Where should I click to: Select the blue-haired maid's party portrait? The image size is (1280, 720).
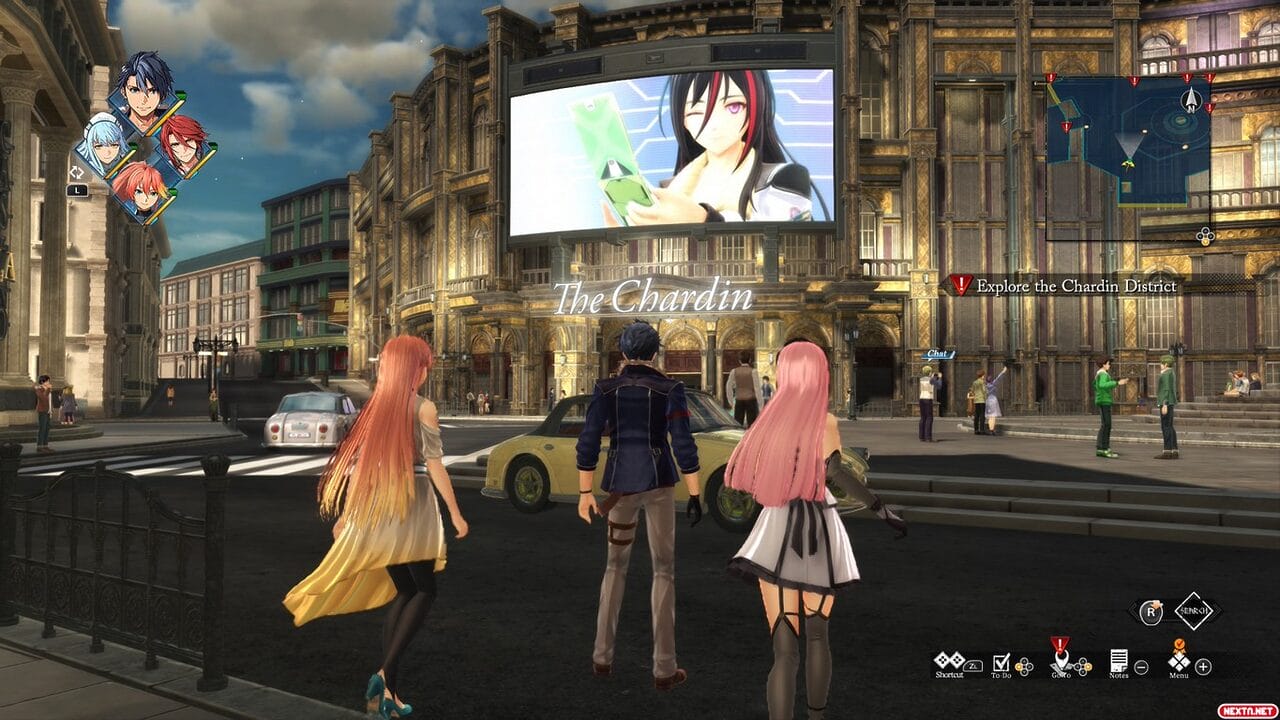pyautogui.click(x=102, y=146)
